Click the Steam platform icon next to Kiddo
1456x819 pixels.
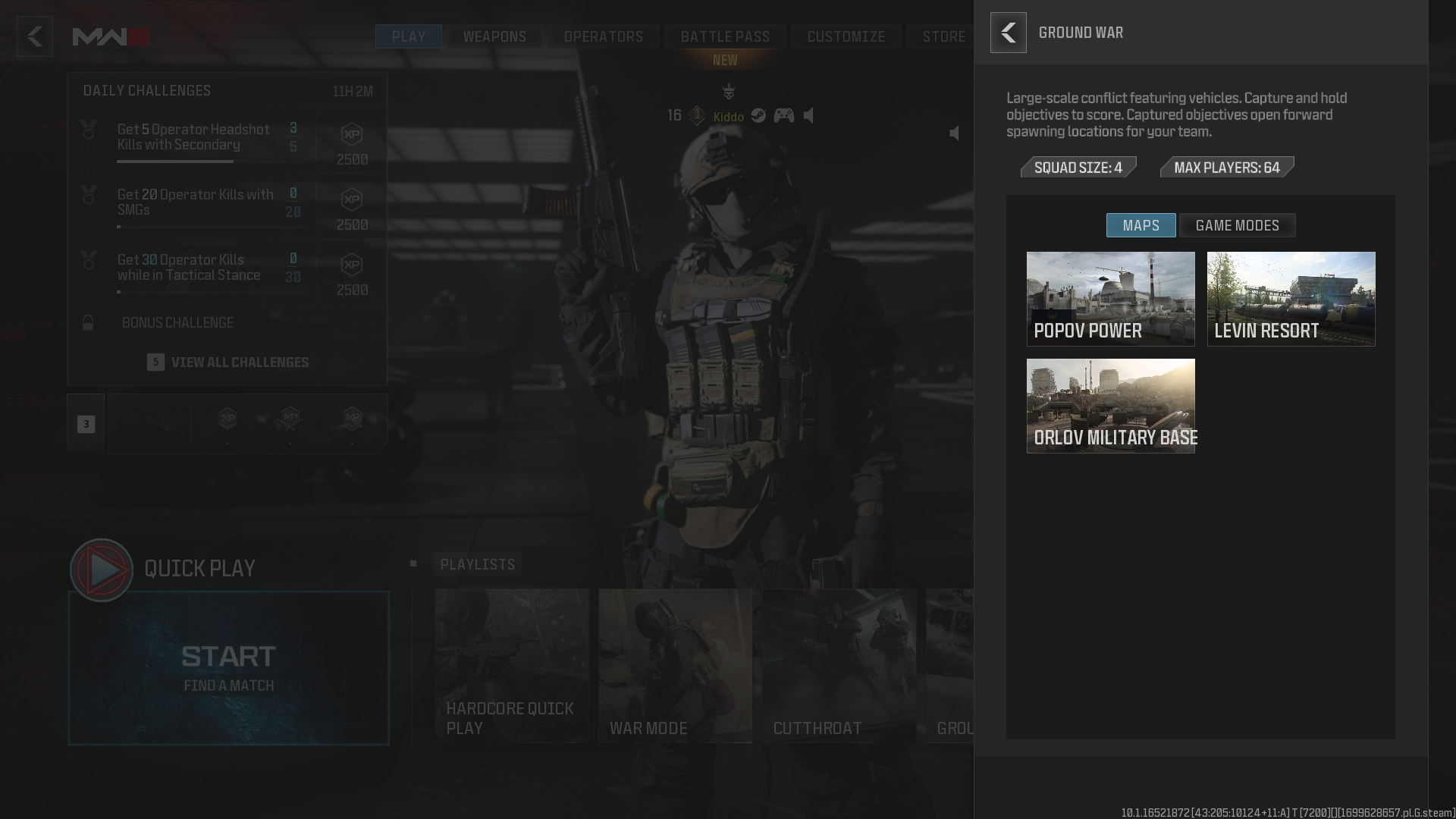(x=758, y=116)
